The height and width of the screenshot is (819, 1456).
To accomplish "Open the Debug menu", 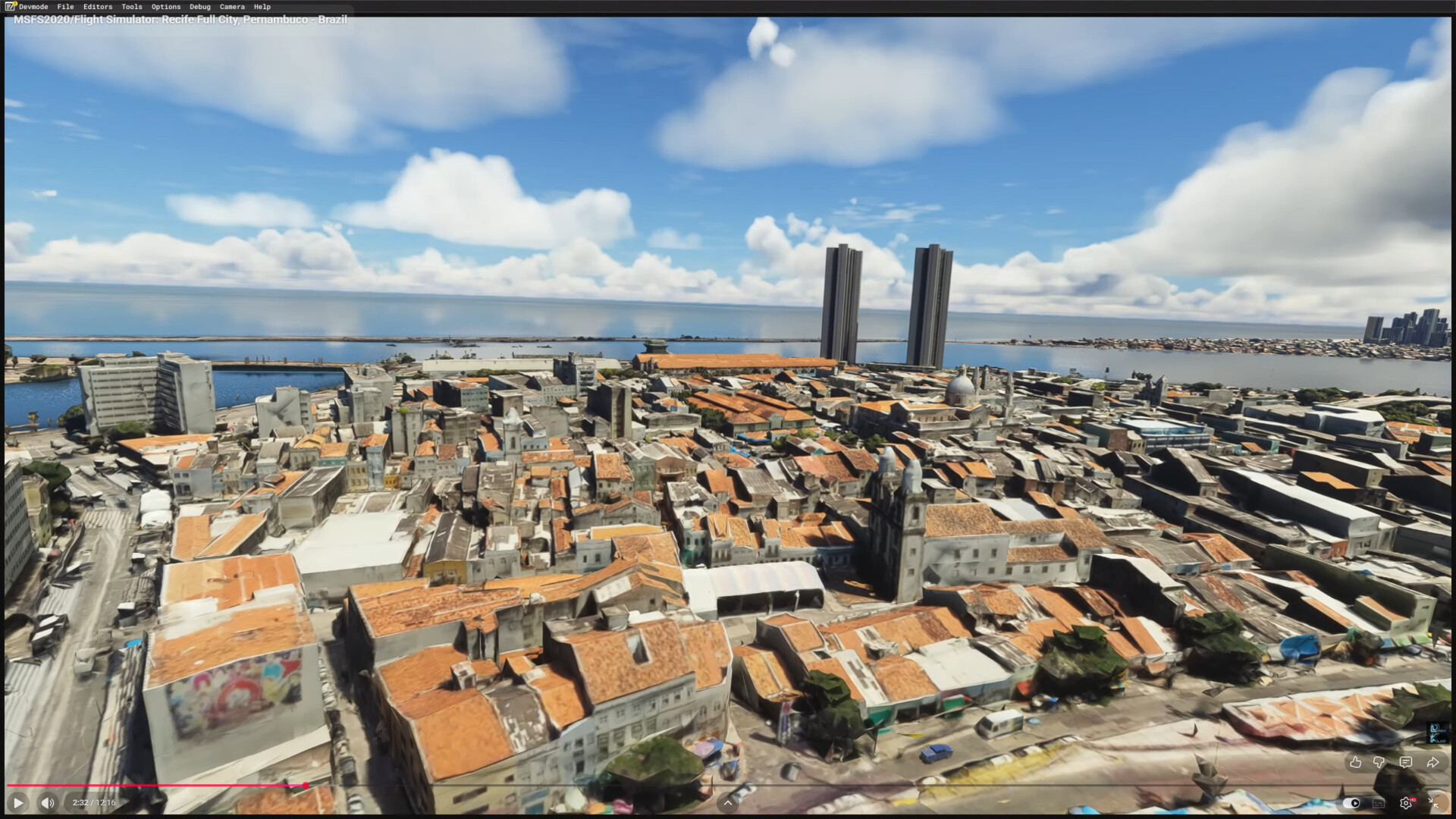I will pyautogui.click(x=200, y=7).
